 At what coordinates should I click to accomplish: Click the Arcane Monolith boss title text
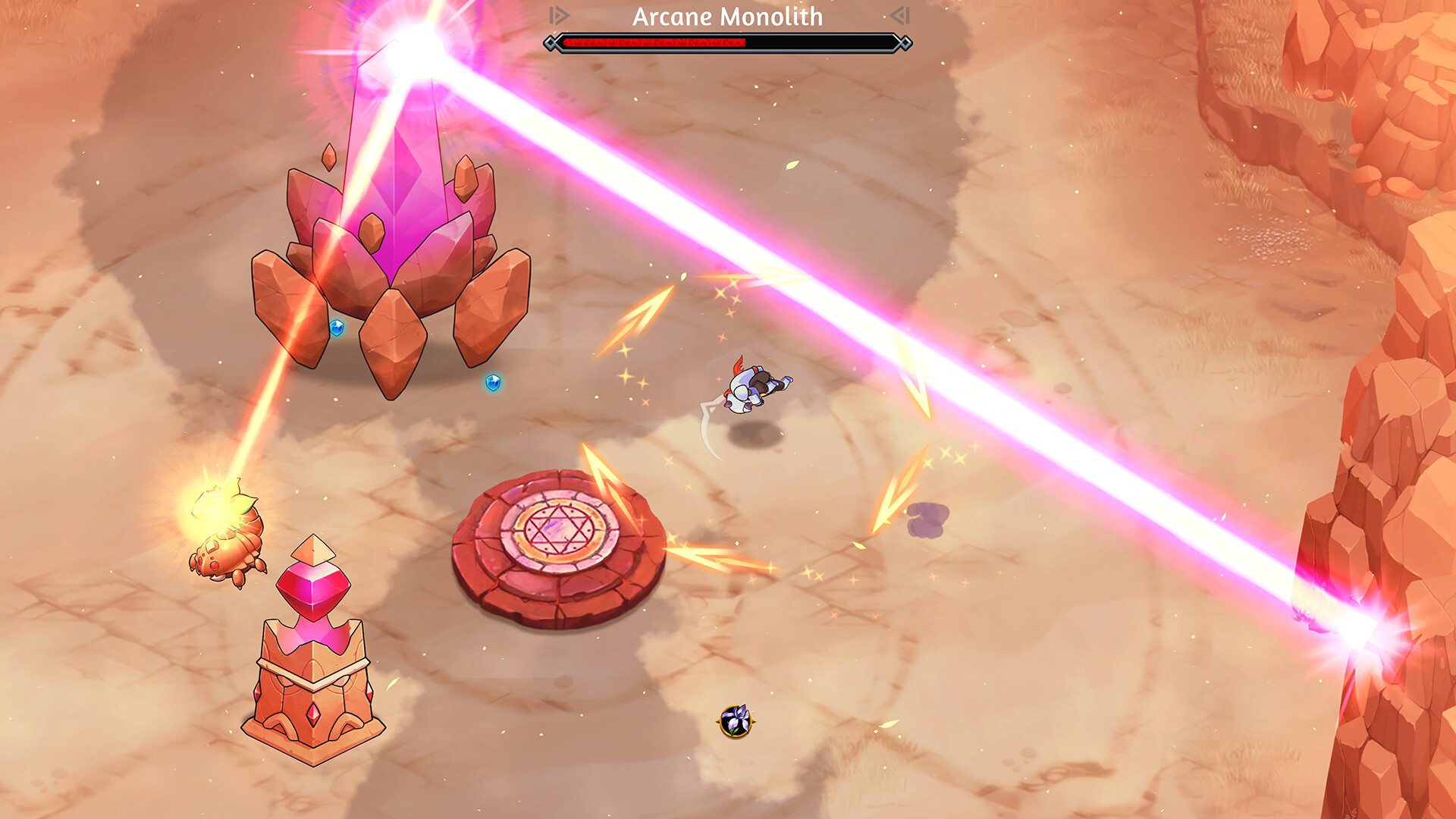click(x=726, y=17)
